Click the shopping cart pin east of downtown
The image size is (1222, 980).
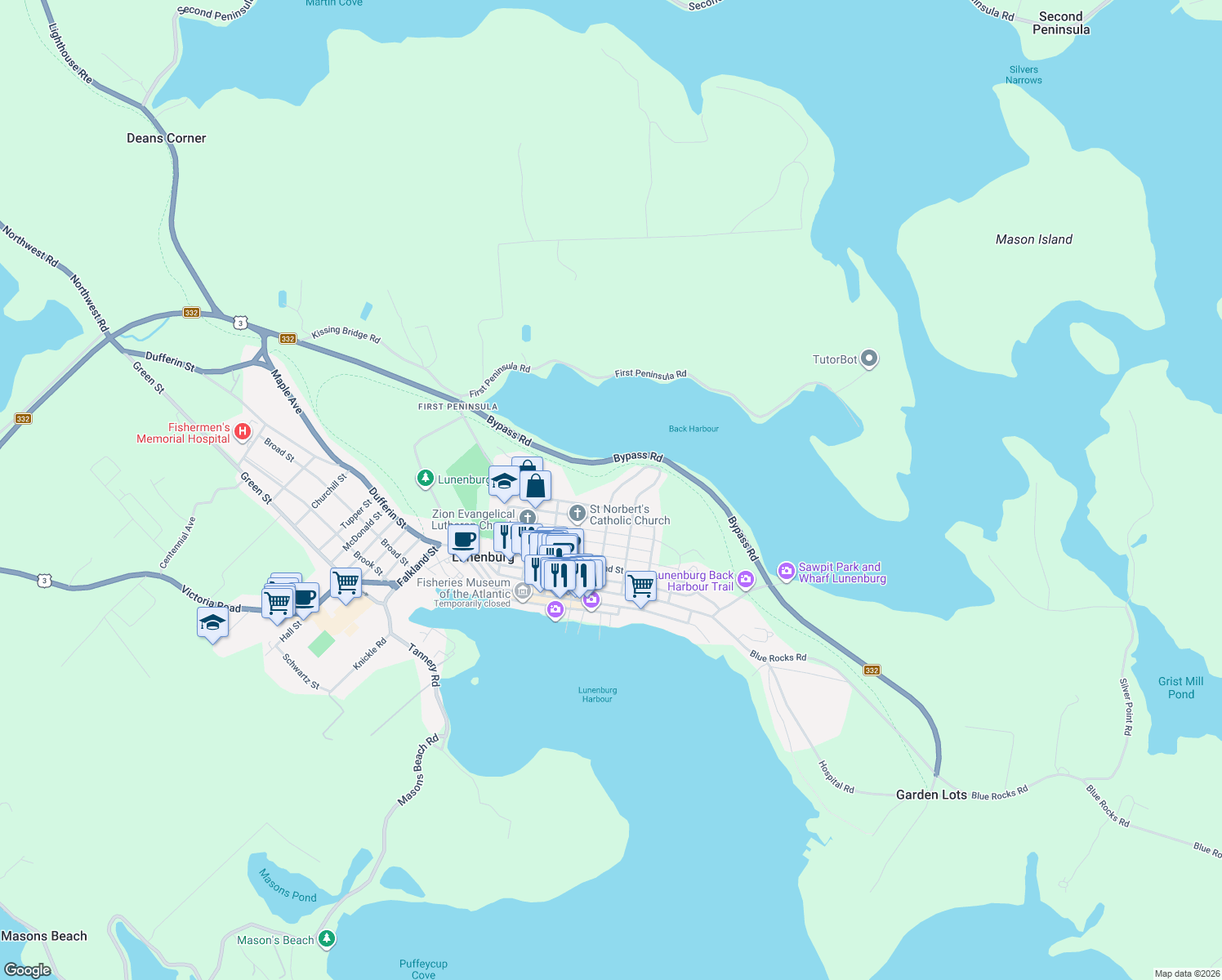640,586
